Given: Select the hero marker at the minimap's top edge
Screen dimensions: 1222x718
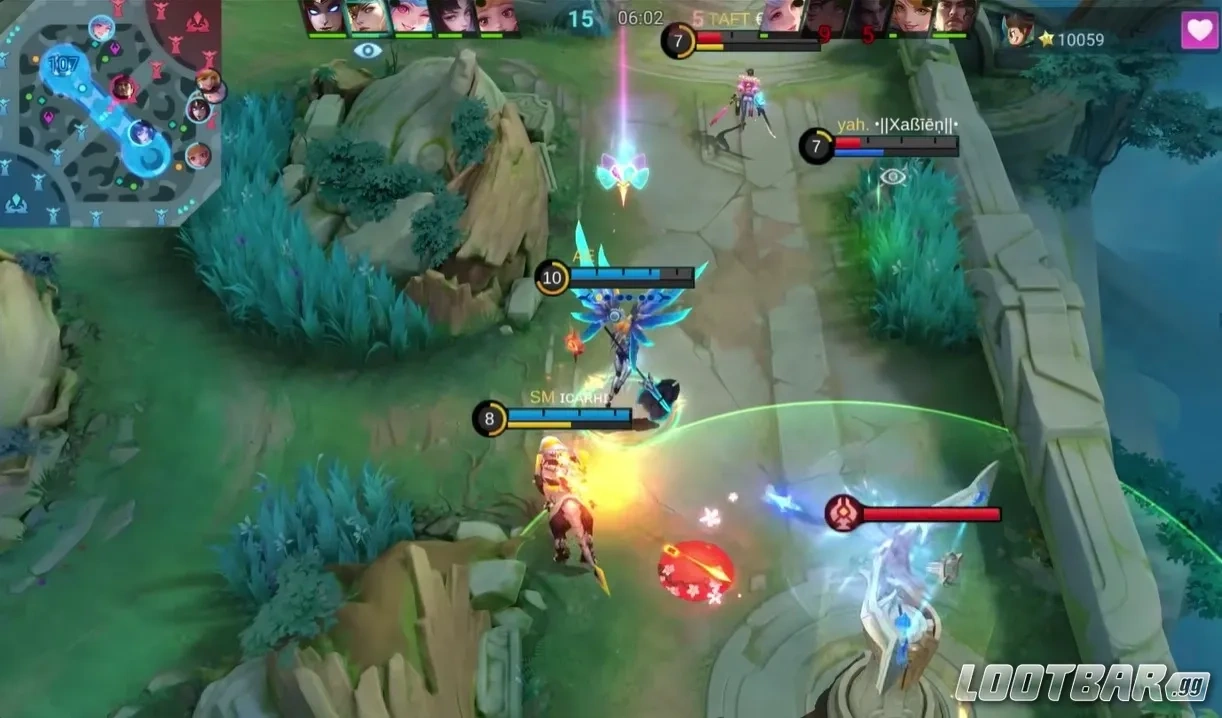Looking at the screenshot, I should tap(101, 27).
